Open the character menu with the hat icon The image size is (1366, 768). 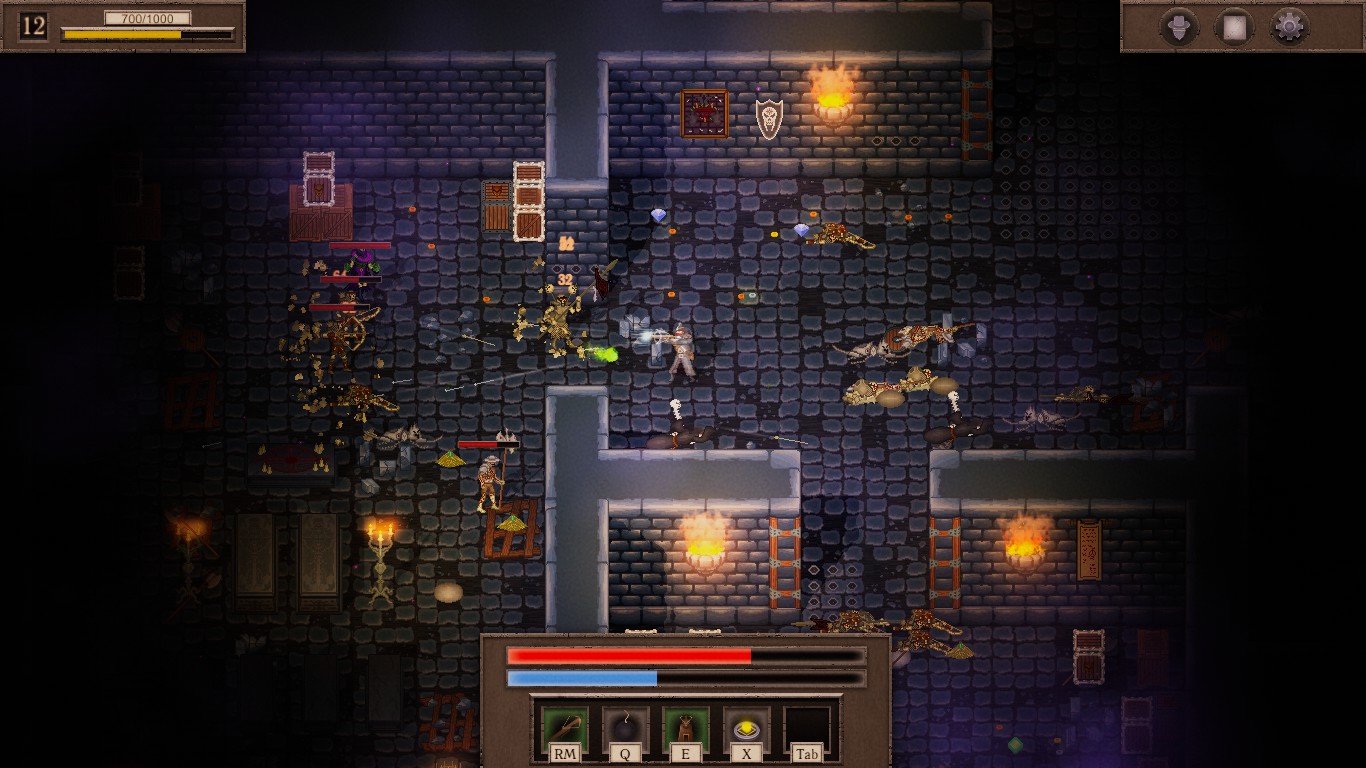(x=1180, y=26)
